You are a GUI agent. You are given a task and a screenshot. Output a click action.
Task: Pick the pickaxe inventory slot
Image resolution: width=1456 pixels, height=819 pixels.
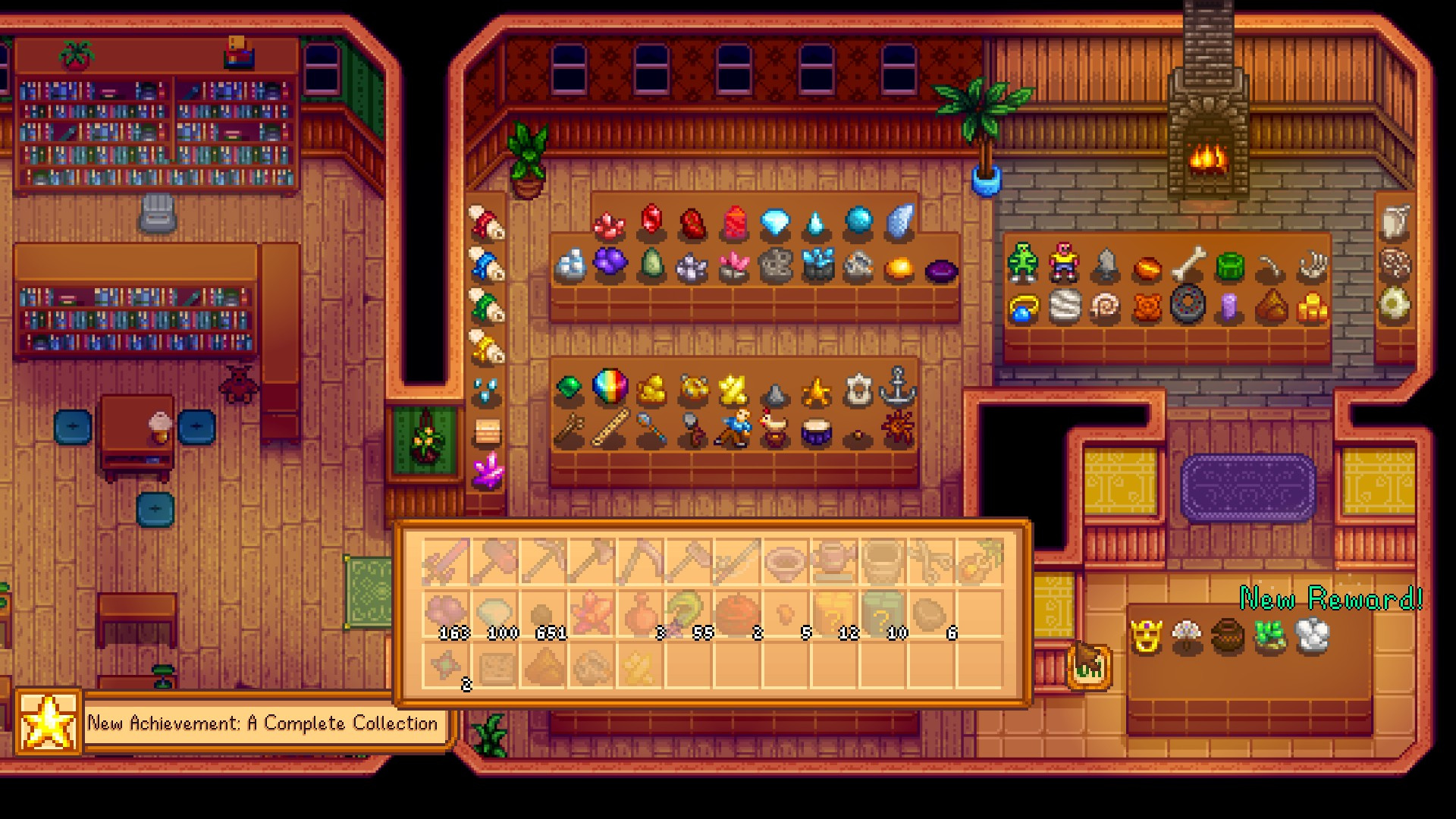(543, 562)
